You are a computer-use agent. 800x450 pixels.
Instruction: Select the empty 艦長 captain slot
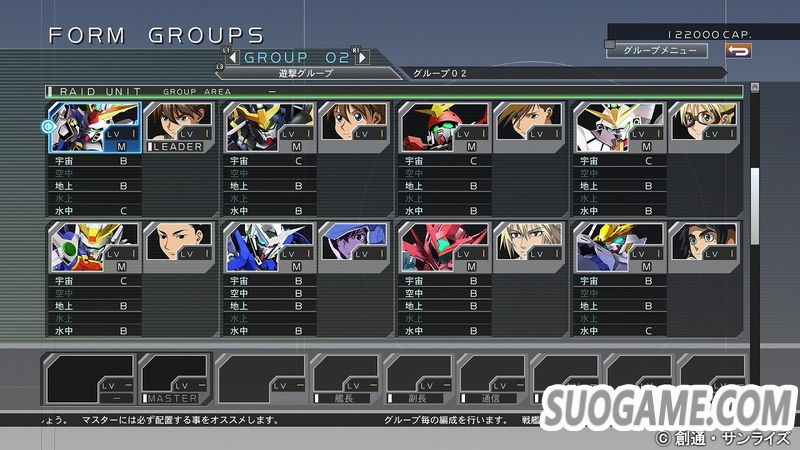click(345, 379)
